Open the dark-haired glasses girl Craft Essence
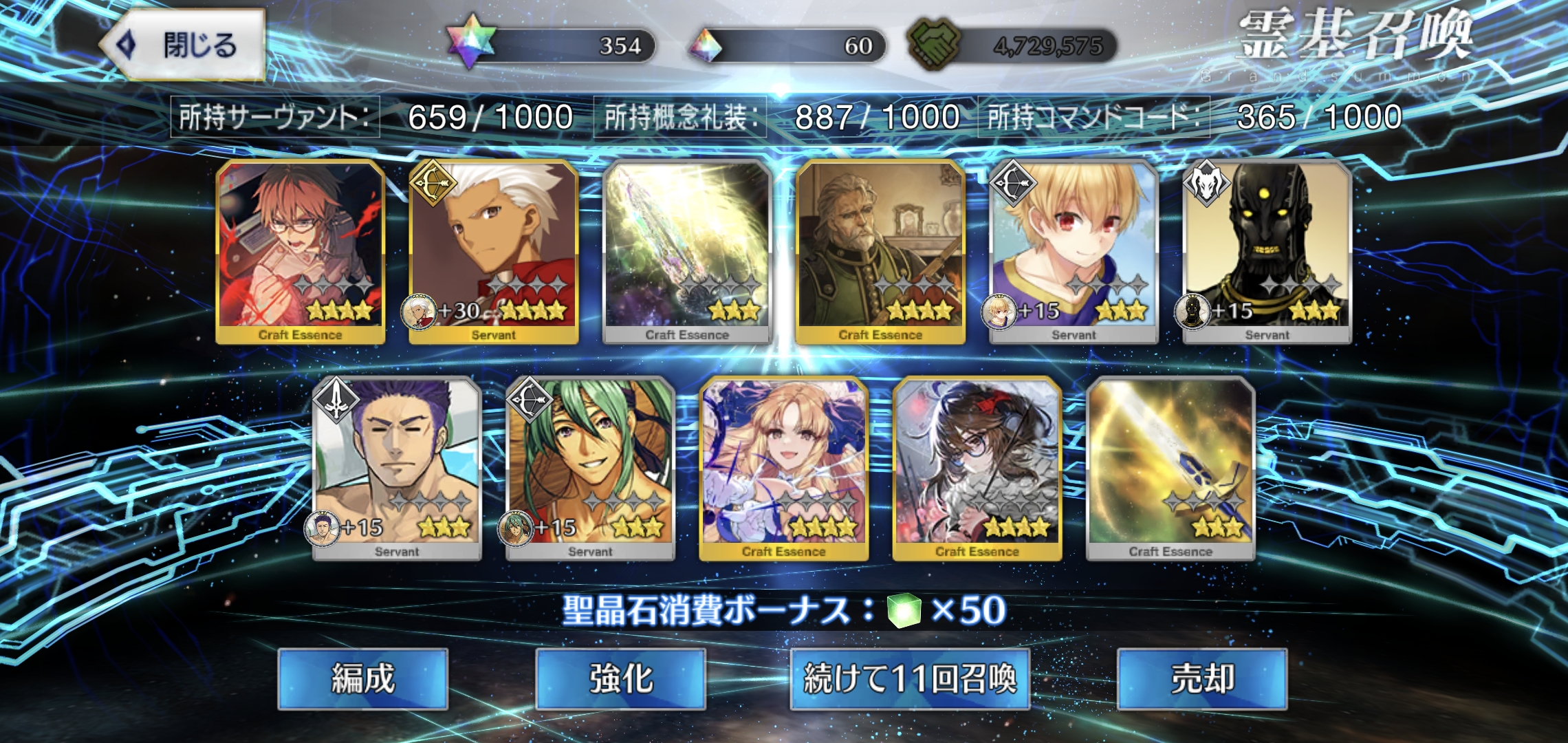 (x=977, y=468)
